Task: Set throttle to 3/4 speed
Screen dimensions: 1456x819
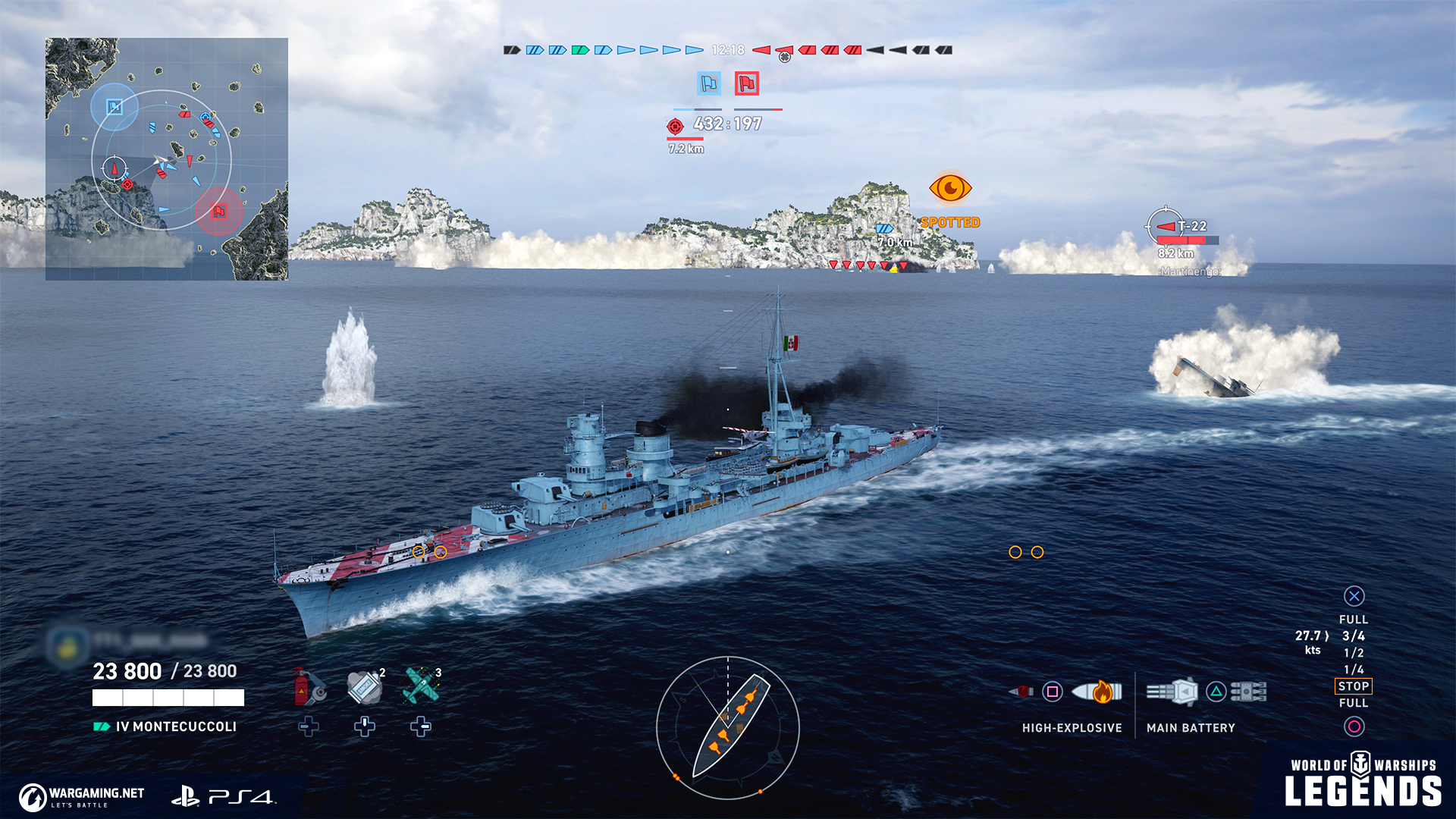Action: (1354, 636)
